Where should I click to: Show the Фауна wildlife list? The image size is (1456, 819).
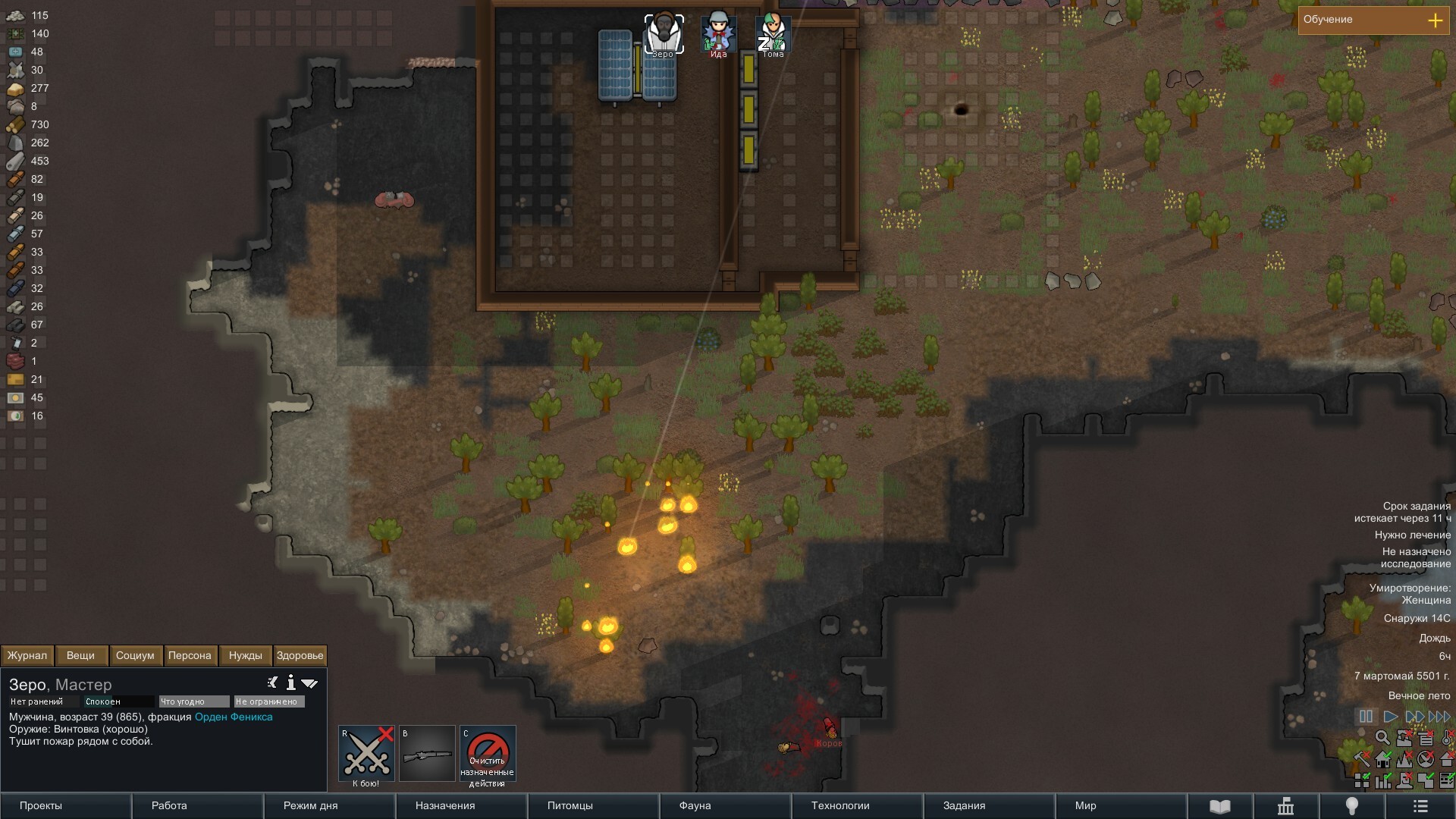click(695, 805)
